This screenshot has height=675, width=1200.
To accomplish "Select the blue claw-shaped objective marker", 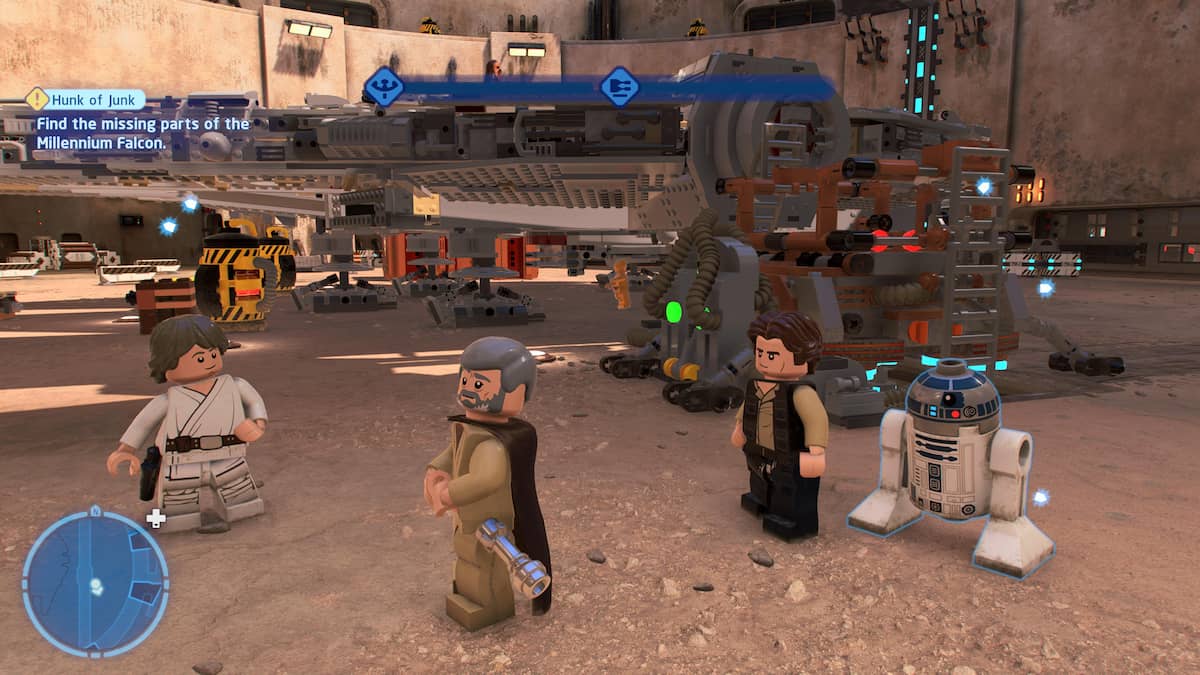I will coord(384,87).
